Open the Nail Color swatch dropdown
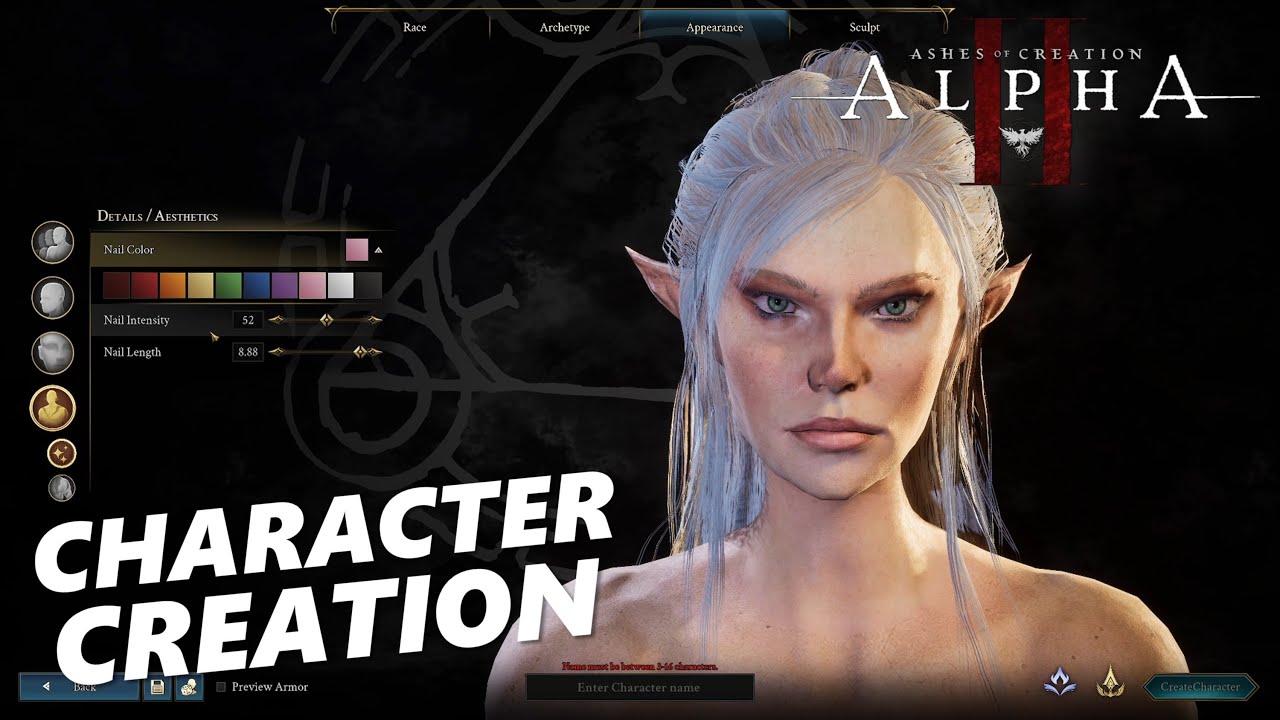Screen dimensions: 1280x720 click(356, 248)
